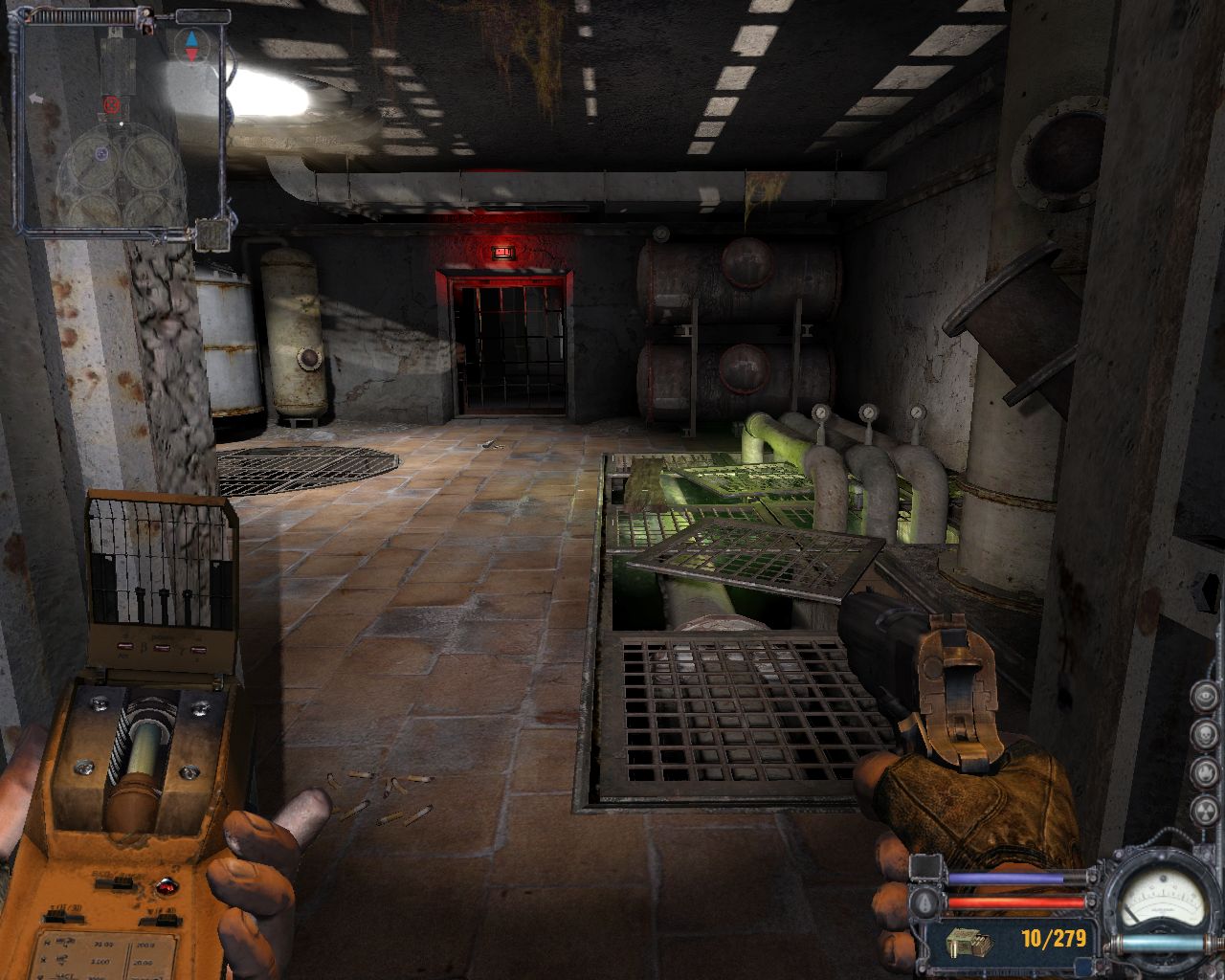The width and height of the screenshot is (1225, 980).
Task: Select the minimap's blue-and-red compass indicator
Action: click(x=192, y=45)
